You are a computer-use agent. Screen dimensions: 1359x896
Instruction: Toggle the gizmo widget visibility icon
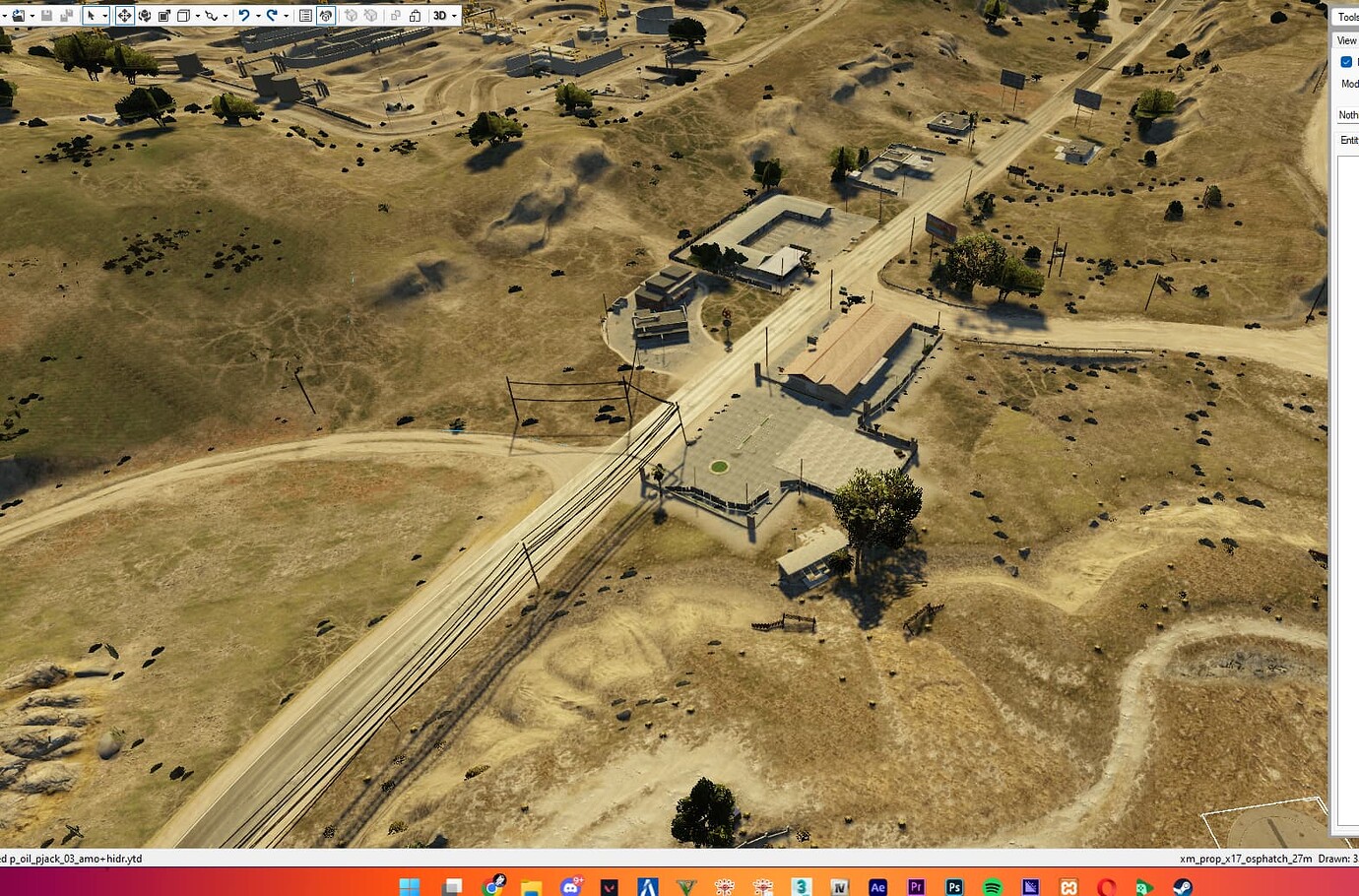(x=325, y=15)
